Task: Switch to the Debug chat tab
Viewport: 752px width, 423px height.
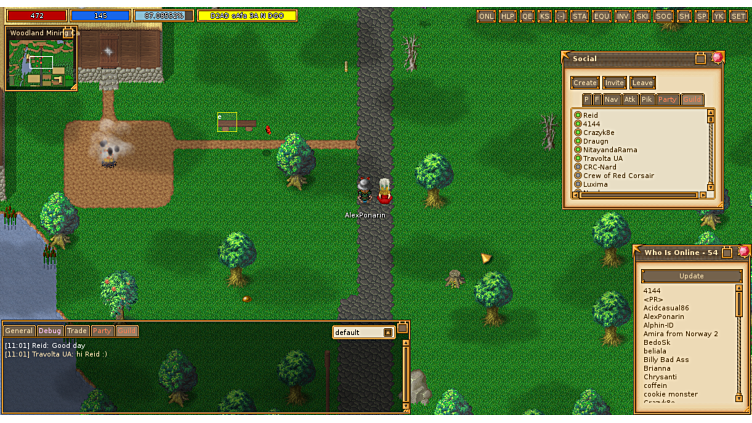Action: [50, 331]
